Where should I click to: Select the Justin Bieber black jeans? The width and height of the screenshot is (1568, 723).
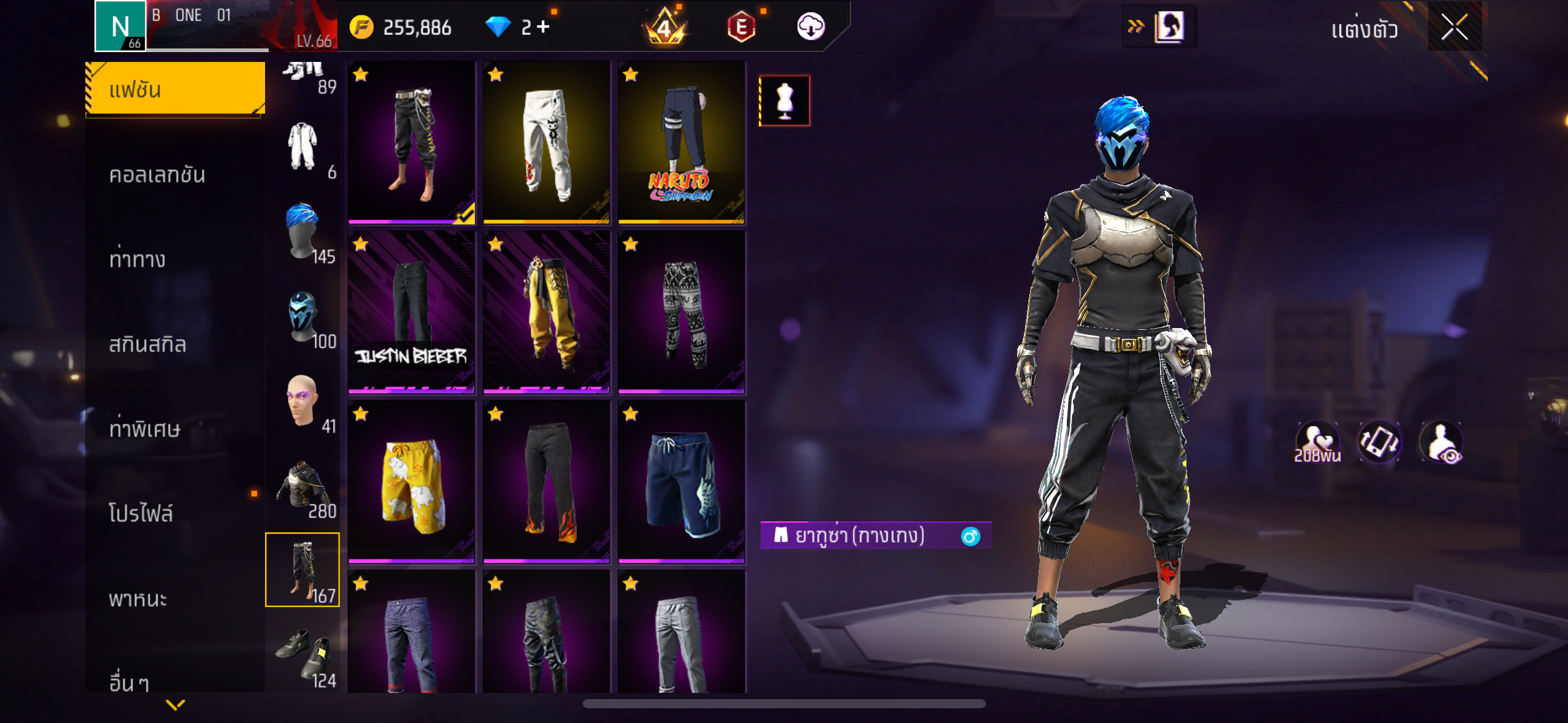[x=411, y=312]
